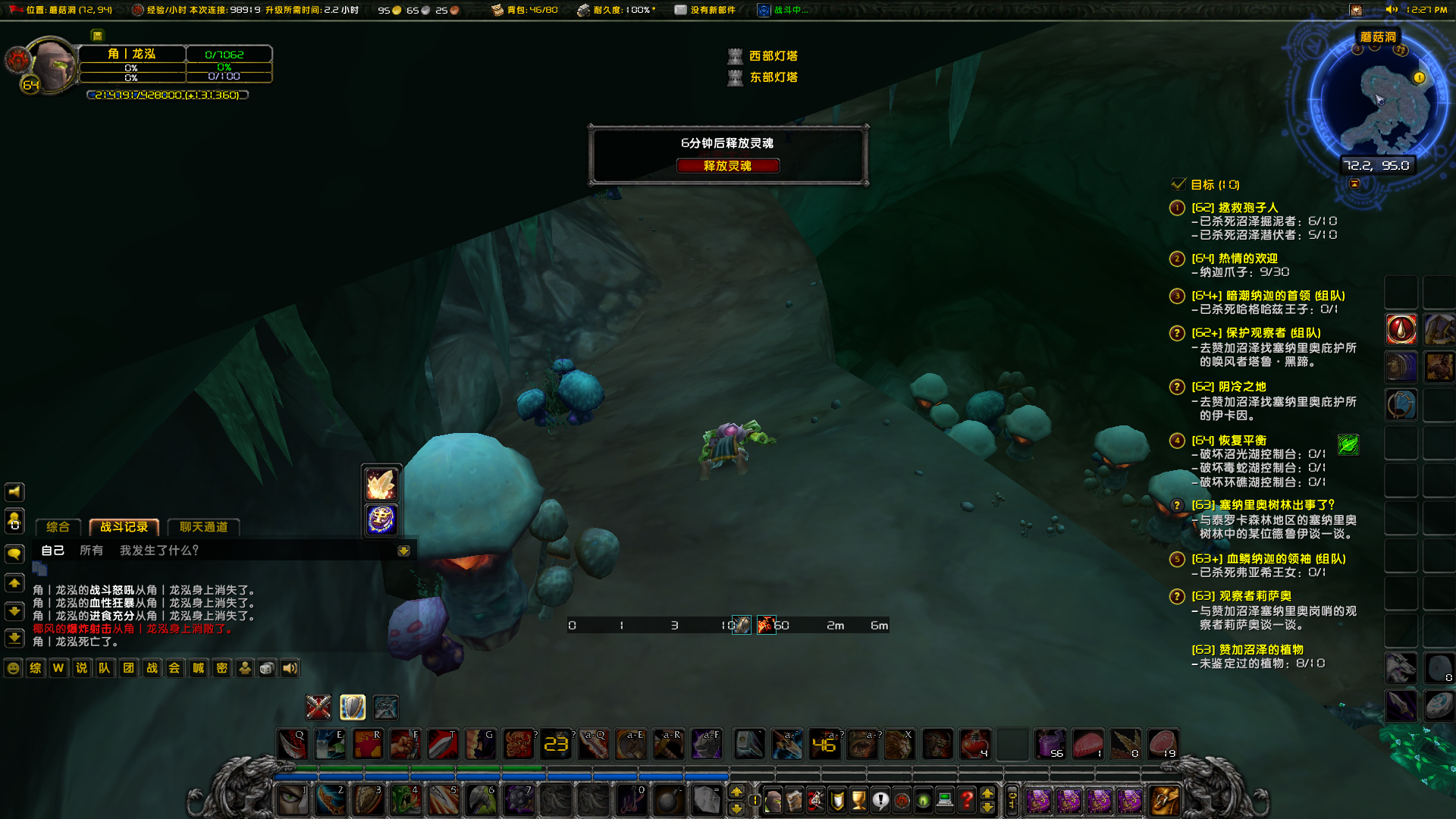Choose the 所有 combat log filter
This screenshot has height=819, width=1456.
91,551
